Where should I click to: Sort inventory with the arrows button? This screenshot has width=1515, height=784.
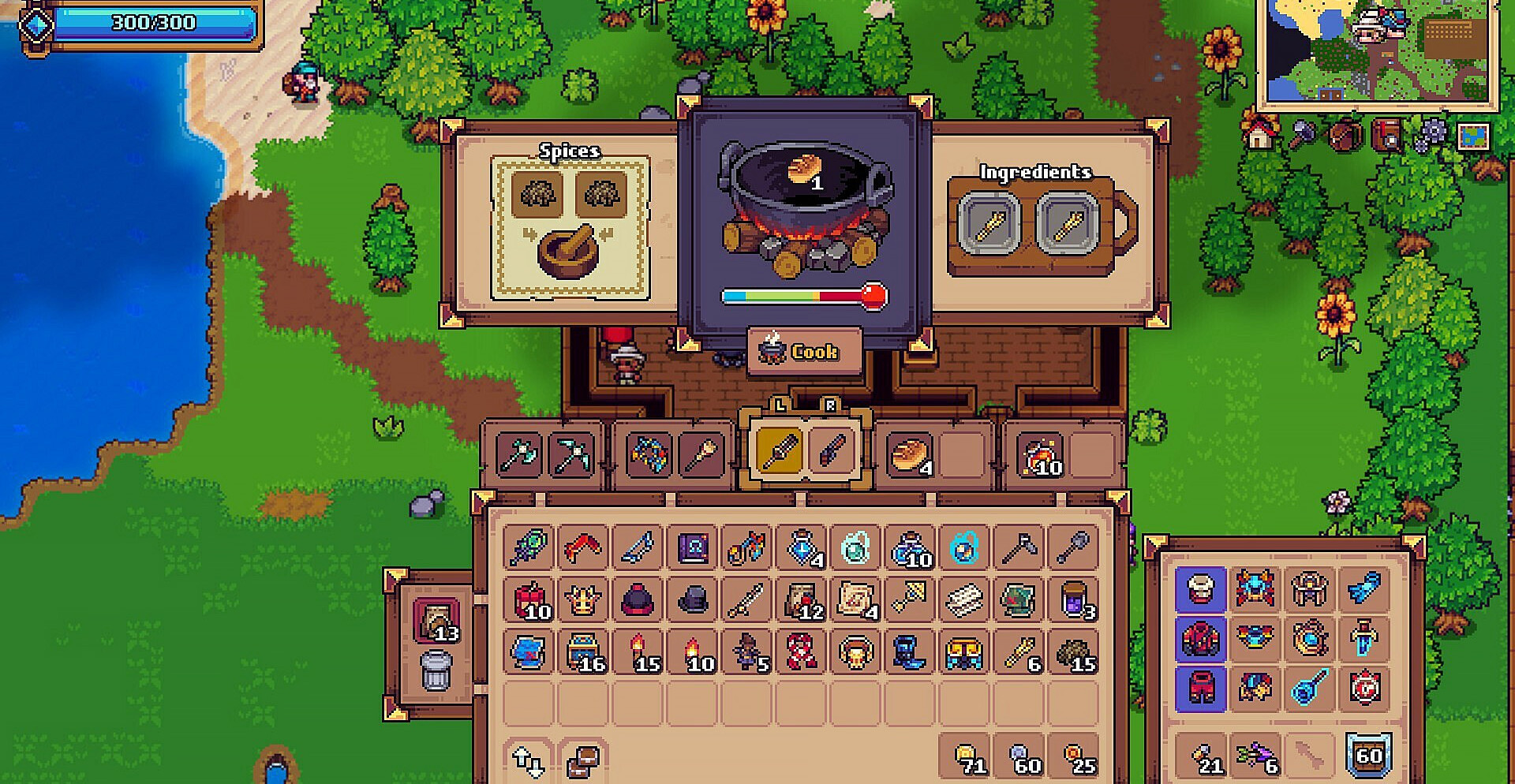point(528,761)
